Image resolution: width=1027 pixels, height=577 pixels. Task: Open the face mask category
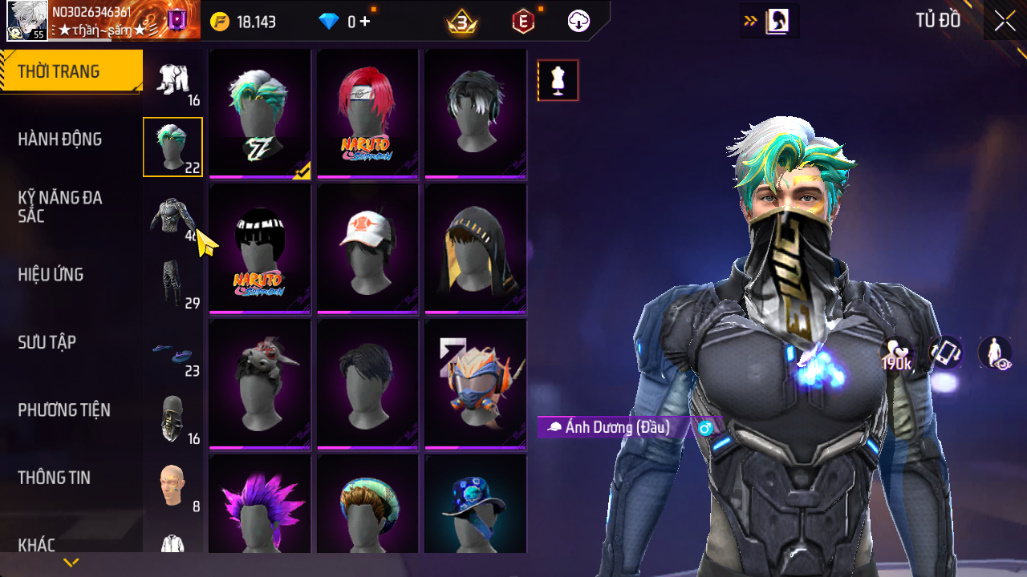point(173,418)
